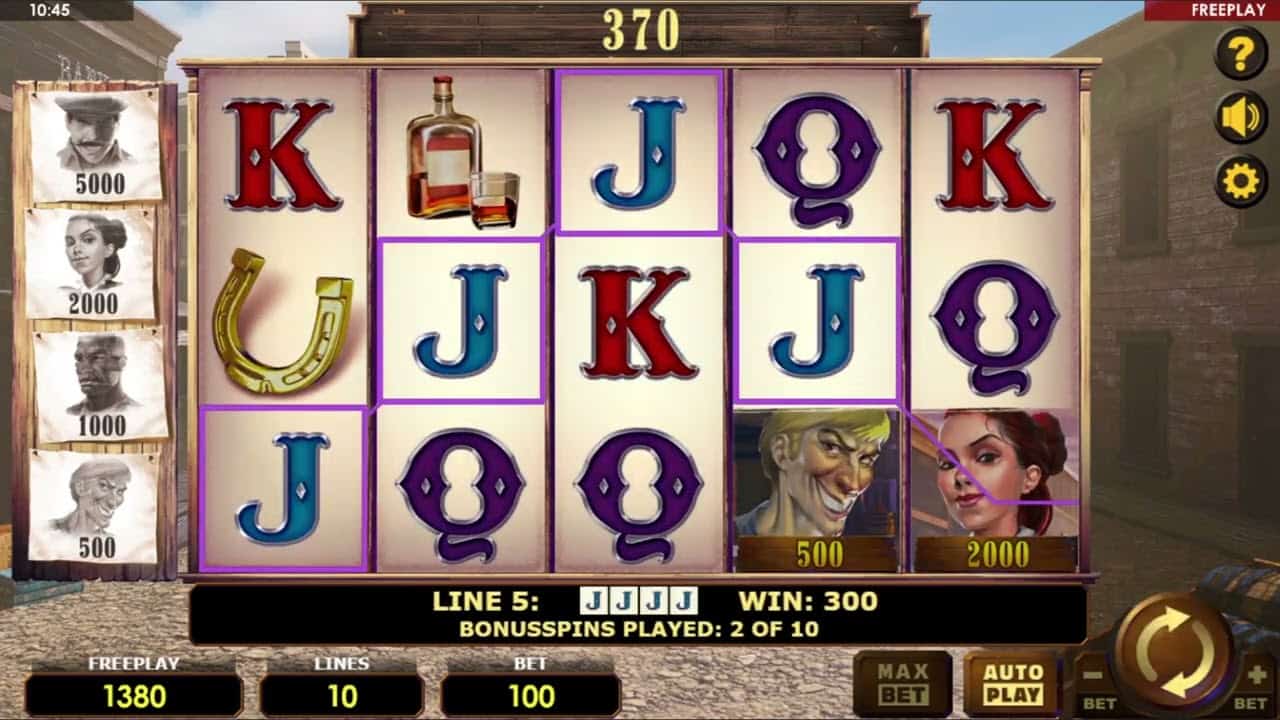The width and height of the screenshot is (1280, 720).
Task: Open the gear settings menu
Action: coord(1241,181)
